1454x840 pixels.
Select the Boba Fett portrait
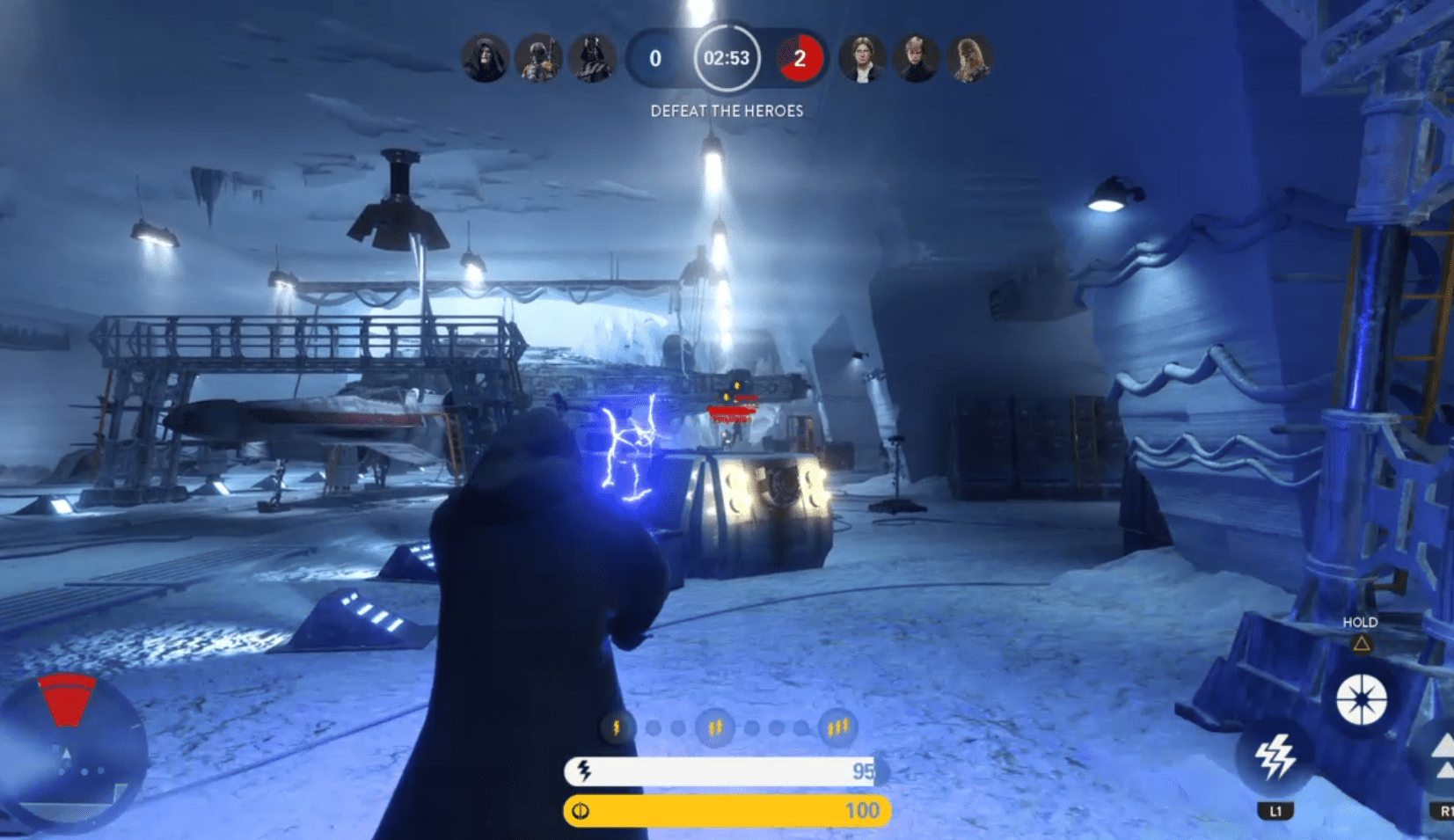pyautogui.click(x=538, y=59)
